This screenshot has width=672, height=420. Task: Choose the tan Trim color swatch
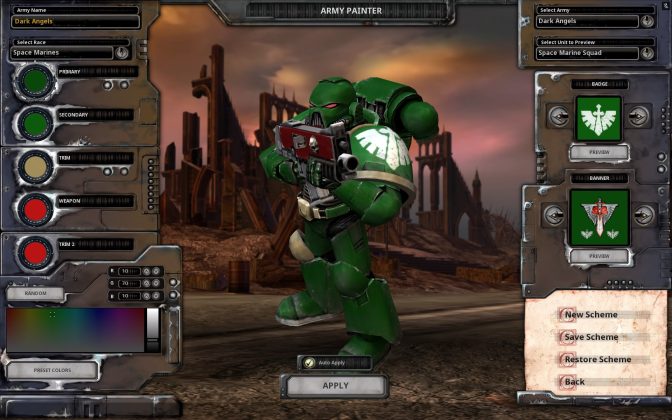point(36,166)
